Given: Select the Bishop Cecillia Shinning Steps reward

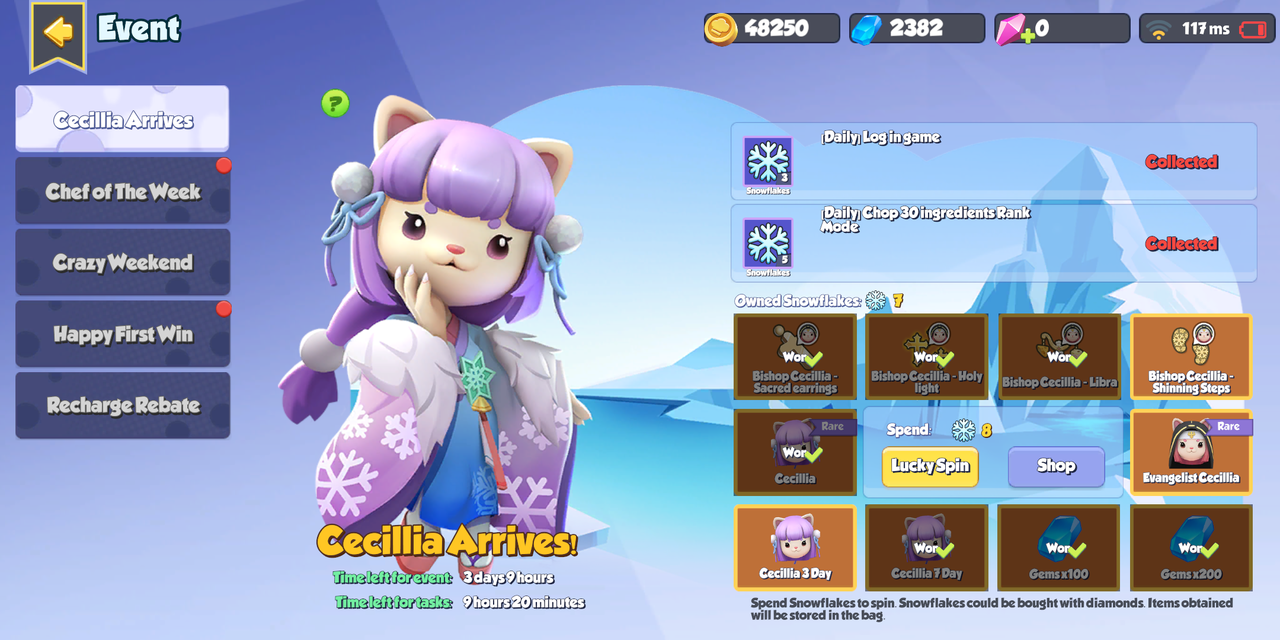Looking at the screenshot, I should pos(1191,357).
